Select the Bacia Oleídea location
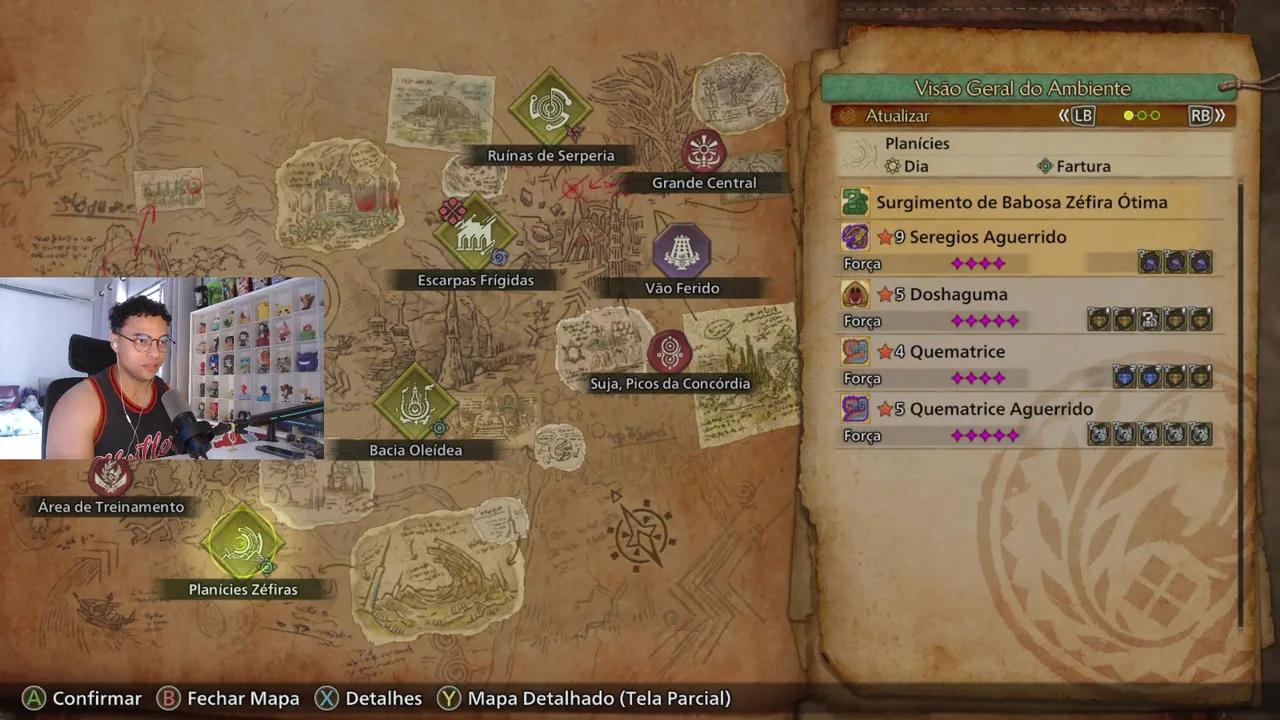 click(415, 403)
